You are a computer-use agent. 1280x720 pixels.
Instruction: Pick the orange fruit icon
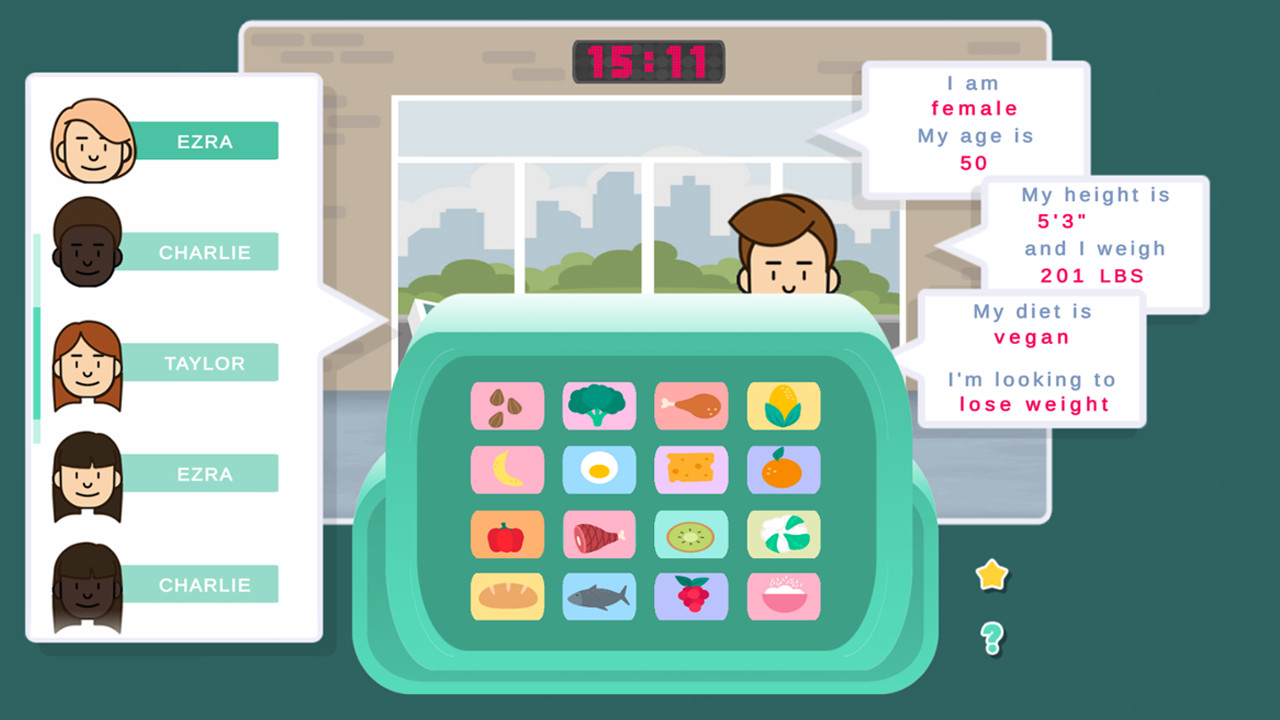784,470
